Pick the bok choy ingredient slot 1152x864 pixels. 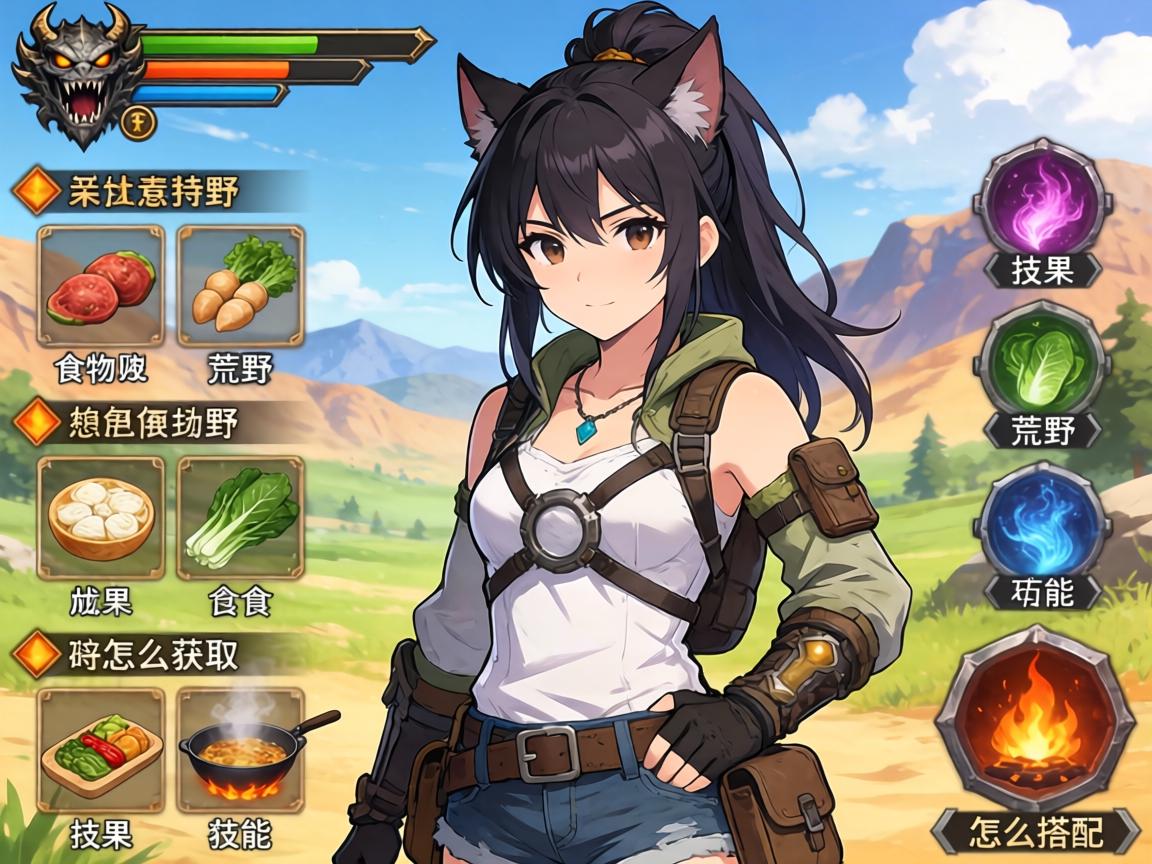coord(241,517)
